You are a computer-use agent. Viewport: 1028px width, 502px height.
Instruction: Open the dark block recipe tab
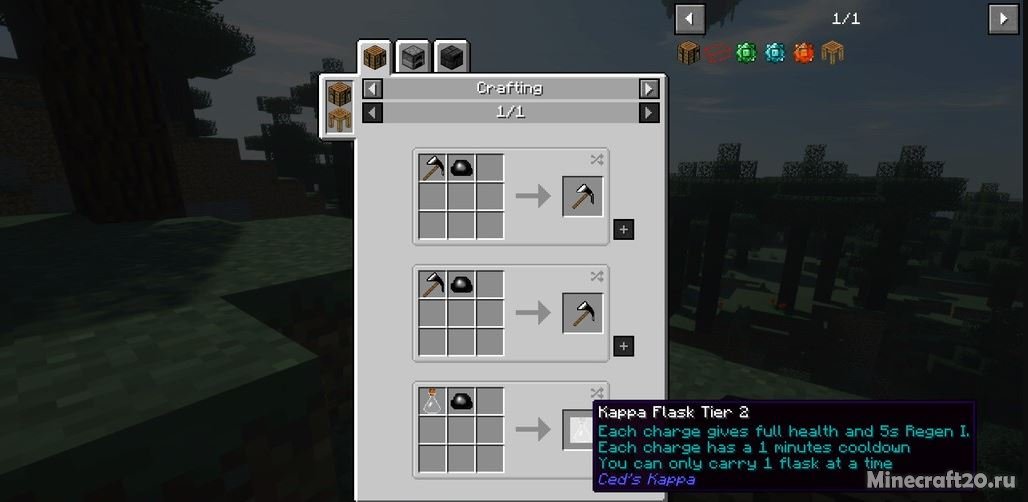(x=451, y=57)
